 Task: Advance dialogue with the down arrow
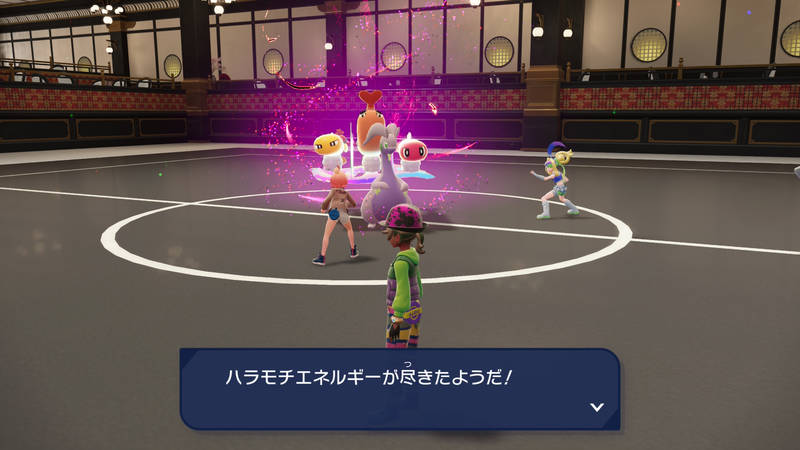tap(597, 406)
